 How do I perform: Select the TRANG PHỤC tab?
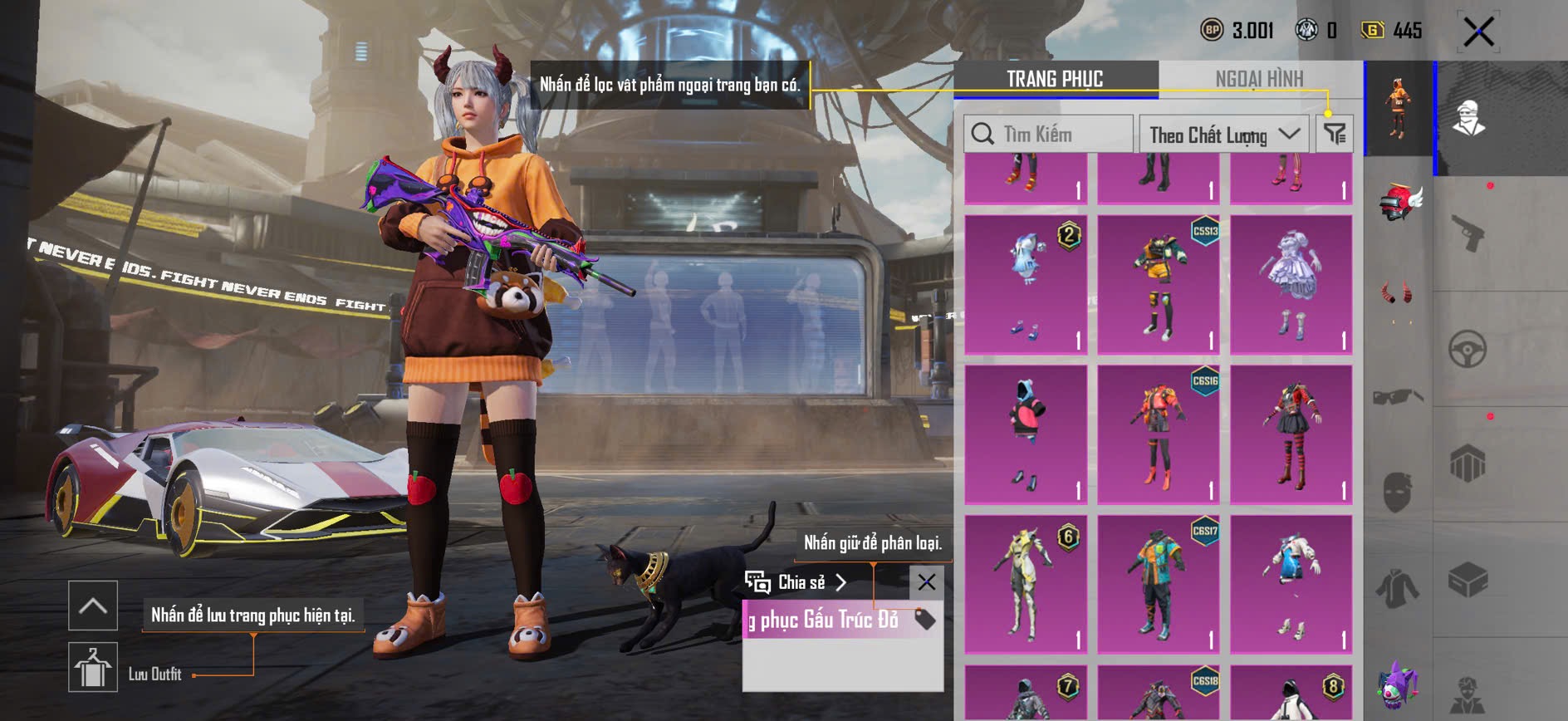[1055, 79]
